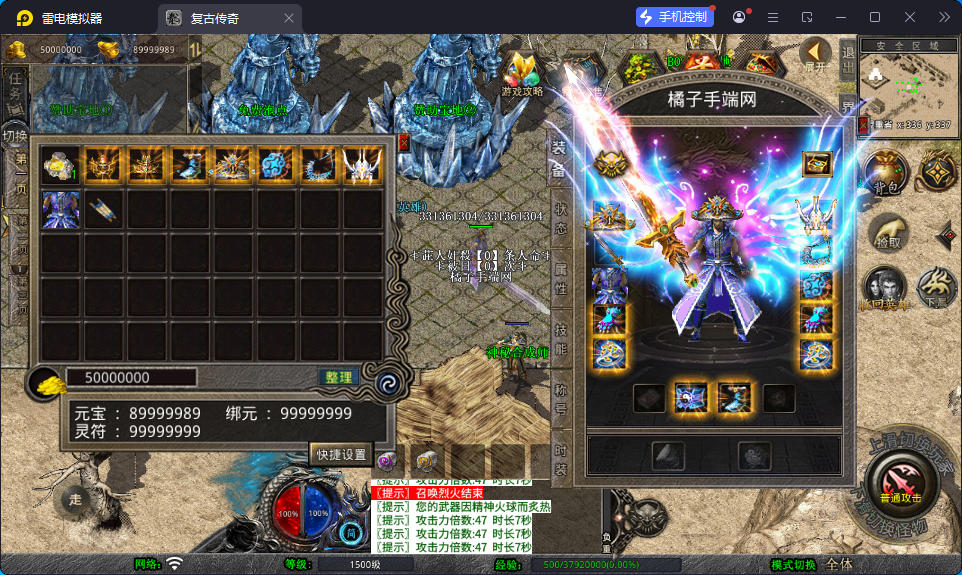The image size is (962, 575).
Task: Open the 技能 skills tab
Action: point(560,340)
